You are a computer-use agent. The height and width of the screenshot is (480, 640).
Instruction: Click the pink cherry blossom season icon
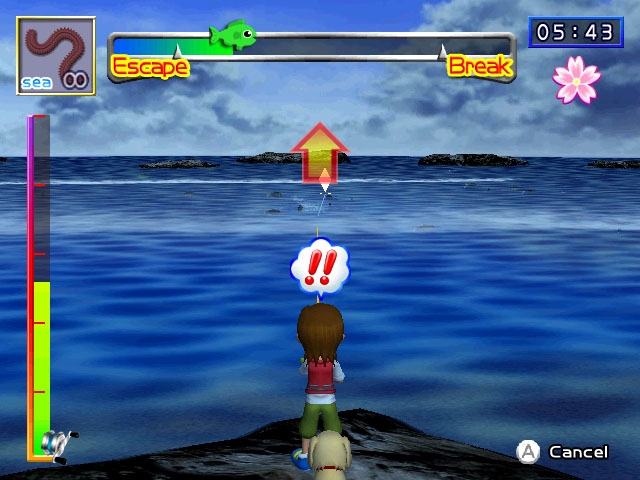[577, 80]
